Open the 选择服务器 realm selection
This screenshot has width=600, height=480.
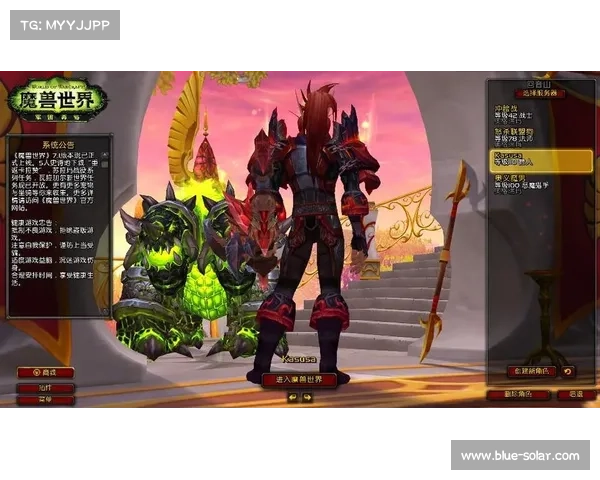pos(540,93)
